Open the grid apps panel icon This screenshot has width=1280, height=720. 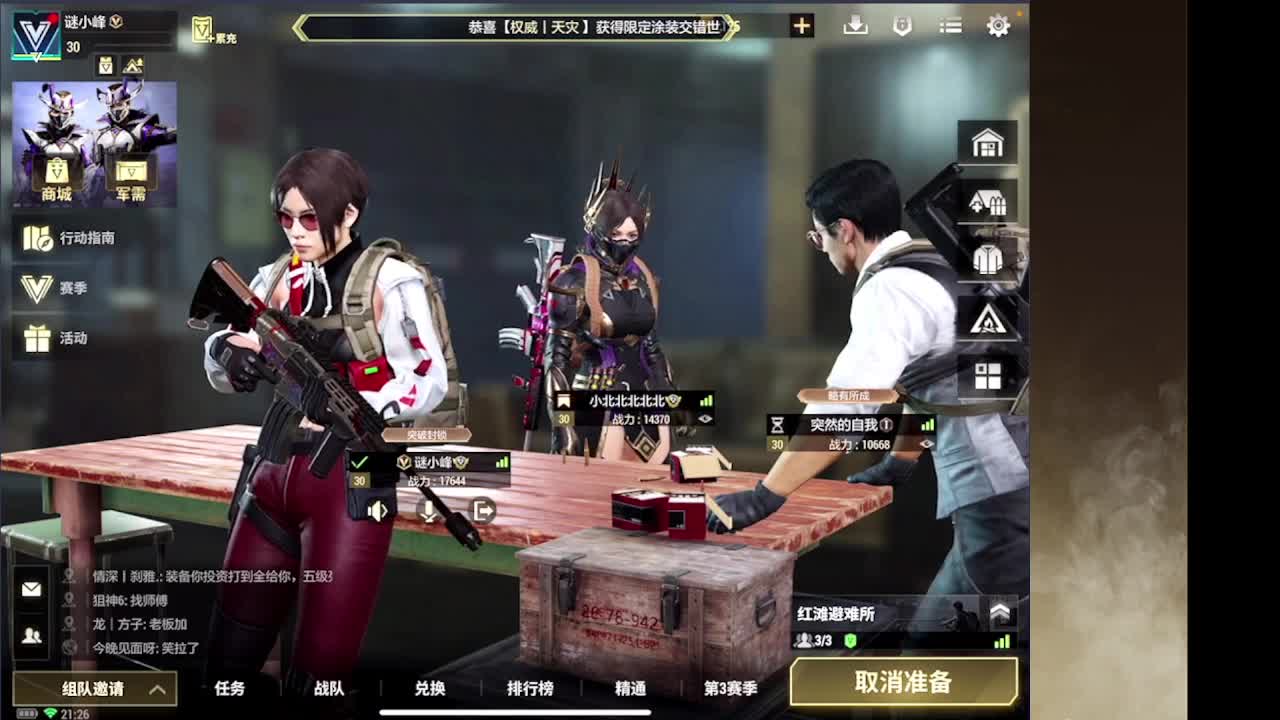988,374
